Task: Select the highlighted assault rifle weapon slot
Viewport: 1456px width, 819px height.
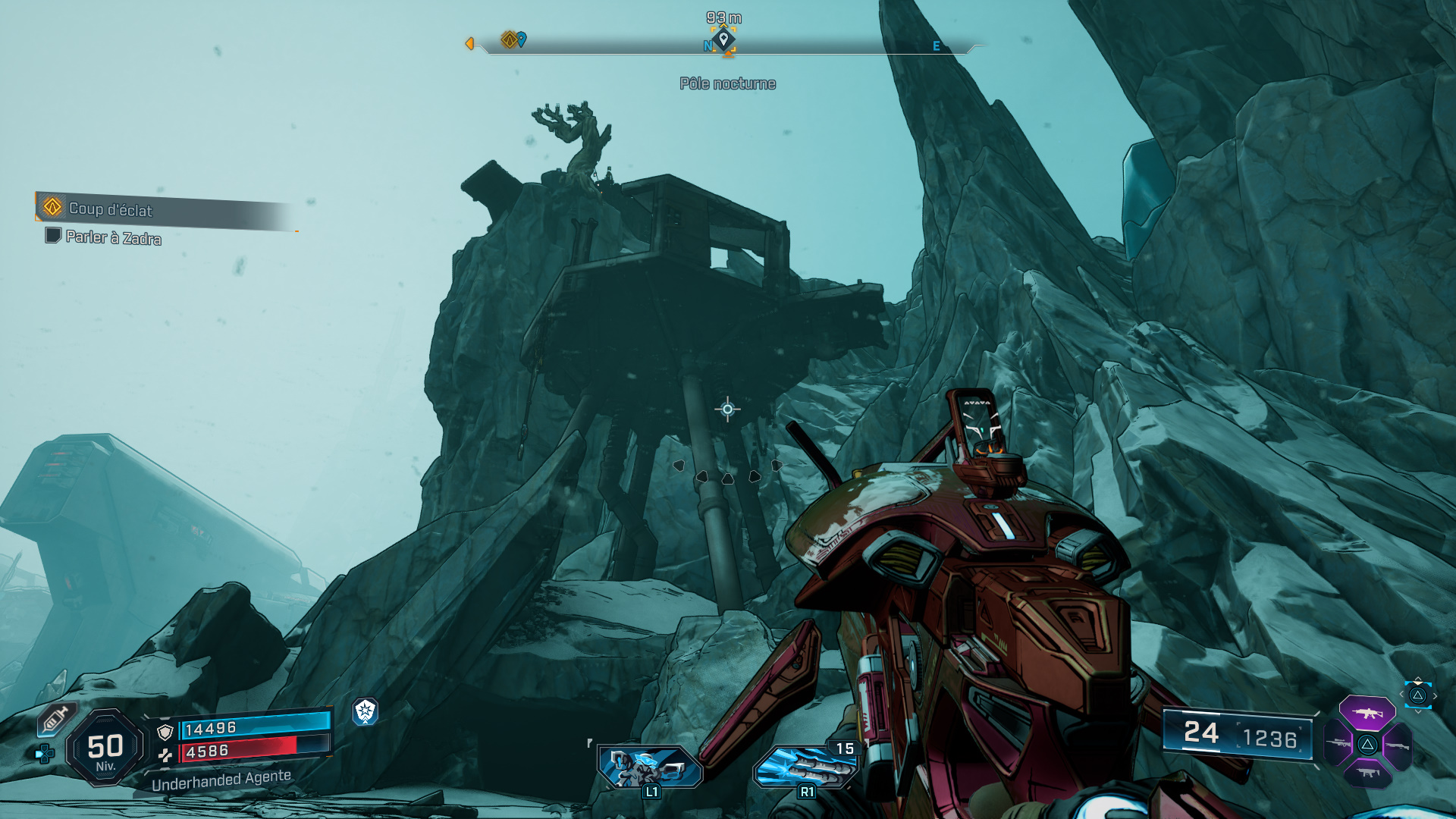Action: tap(1367, 713)
